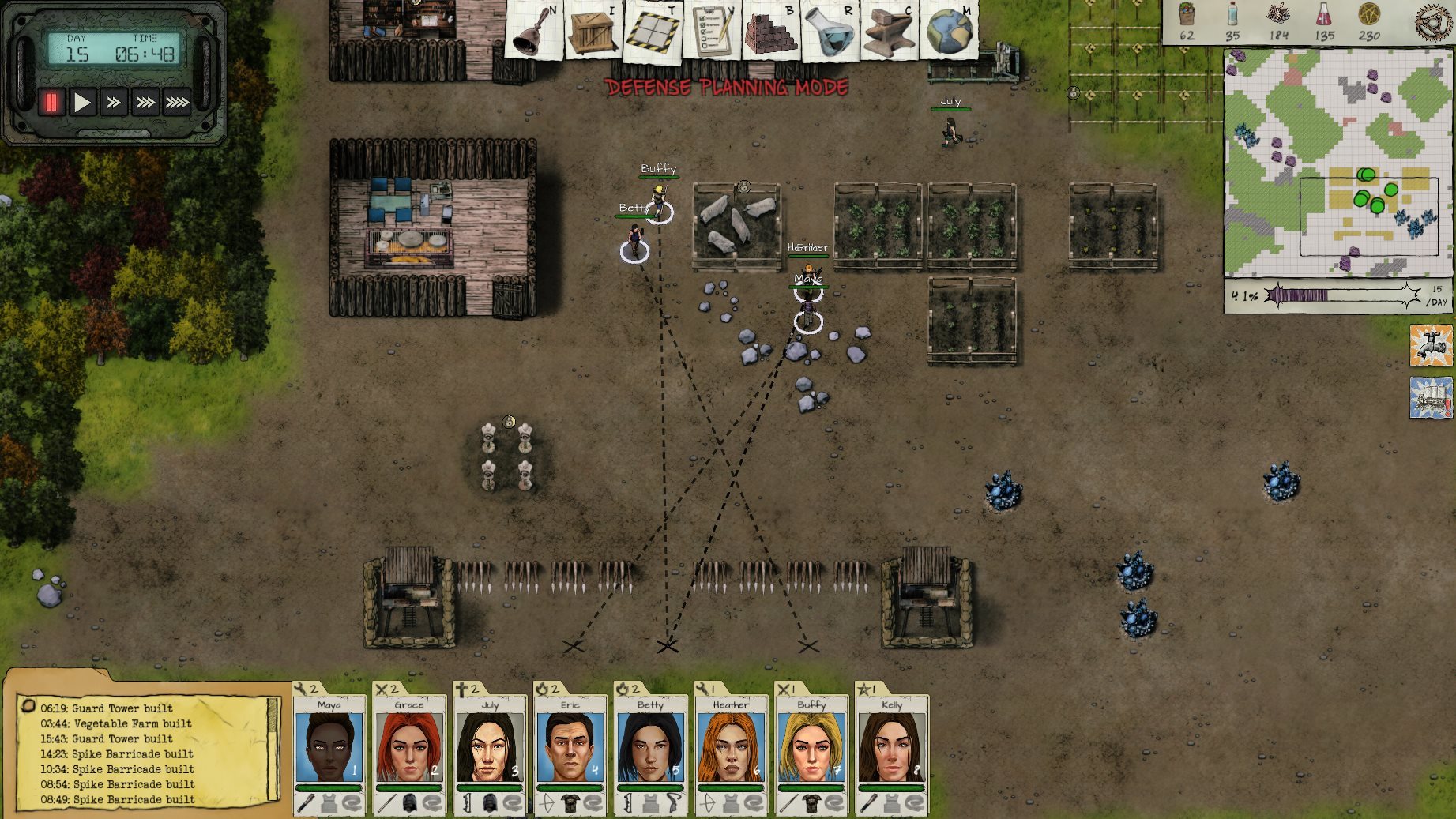The width and height of the screenshot is (1456, 819).
Task: Click the water faucet alert icon
Action: click(x=1431, y=345)
